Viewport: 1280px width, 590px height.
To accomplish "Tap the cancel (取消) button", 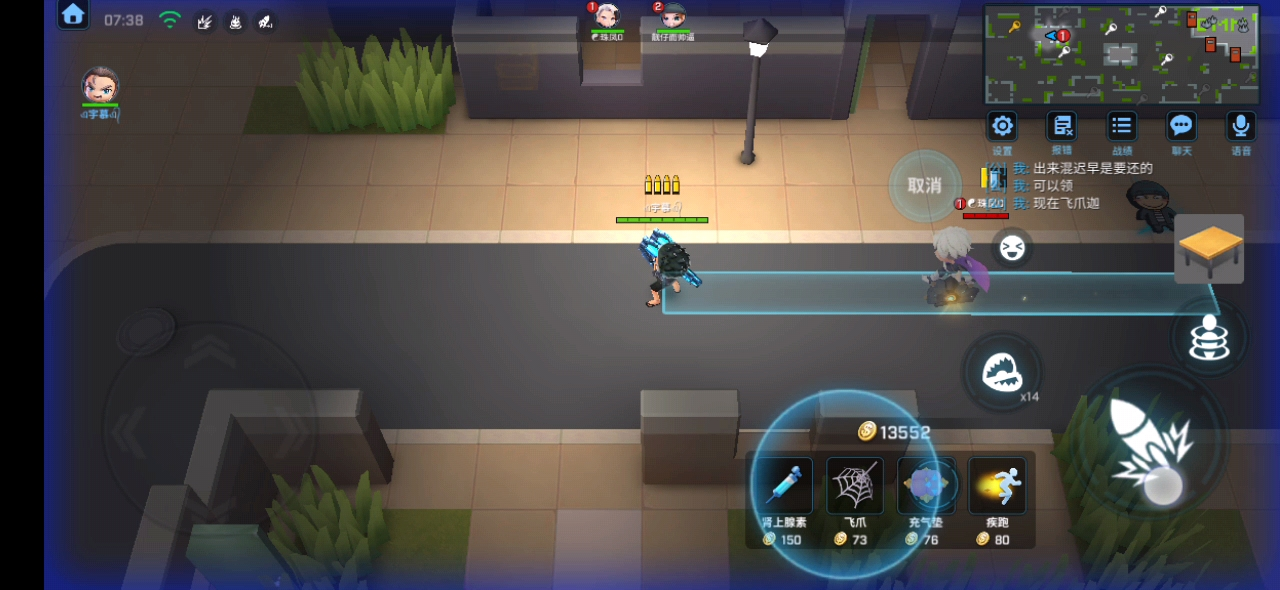I will coord(925,186).
